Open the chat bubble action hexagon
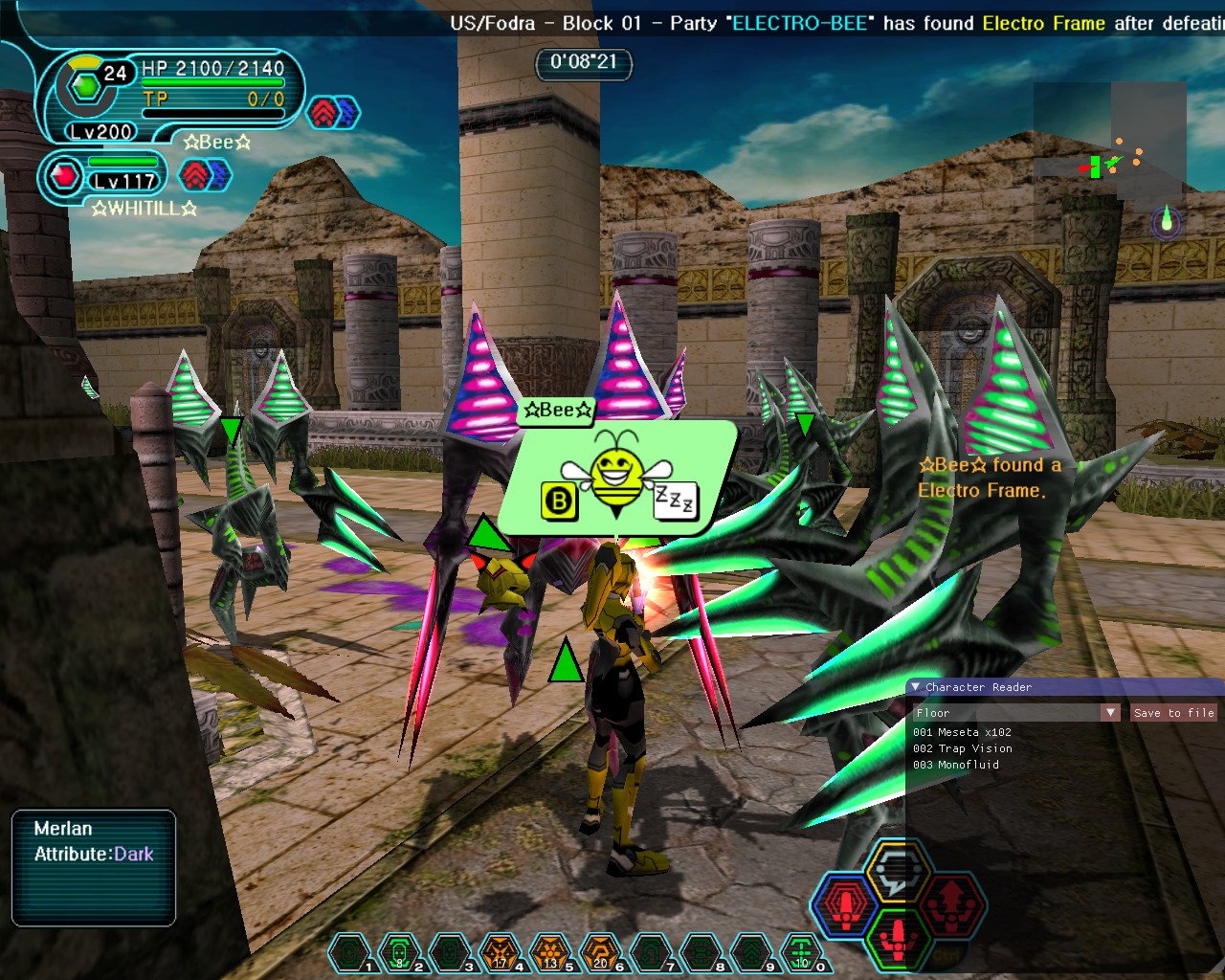This screenshot has width=1225, height=980. [x=896, y=869]
